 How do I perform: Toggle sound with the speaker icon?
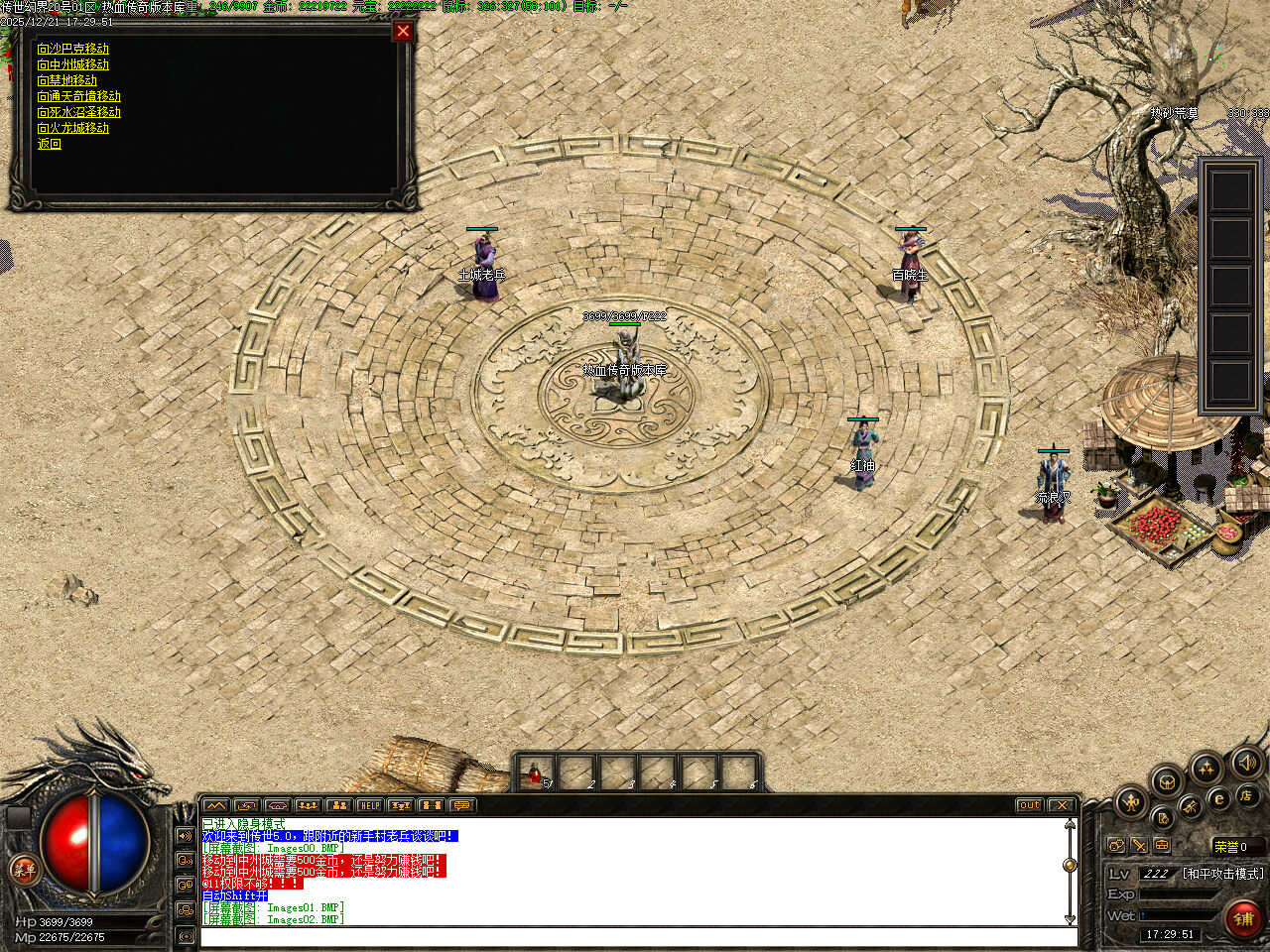(1245, 764)
